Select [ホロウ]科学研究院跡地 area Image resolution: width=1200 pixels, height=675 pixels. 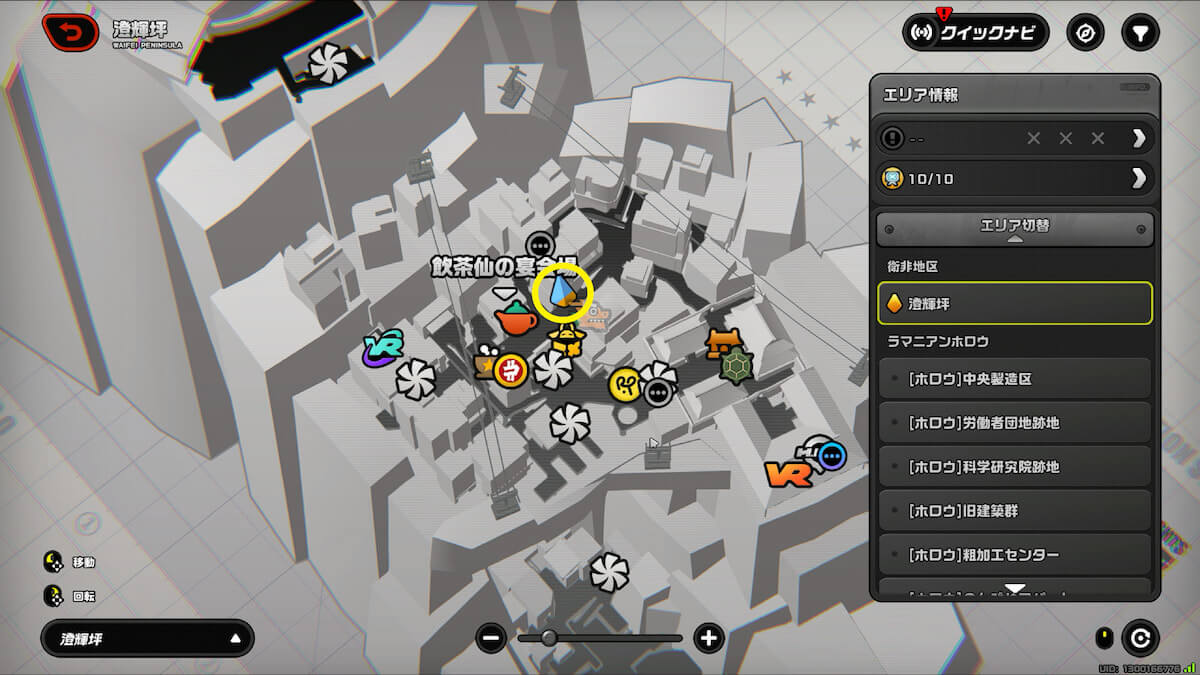[x=1015, y=467]
